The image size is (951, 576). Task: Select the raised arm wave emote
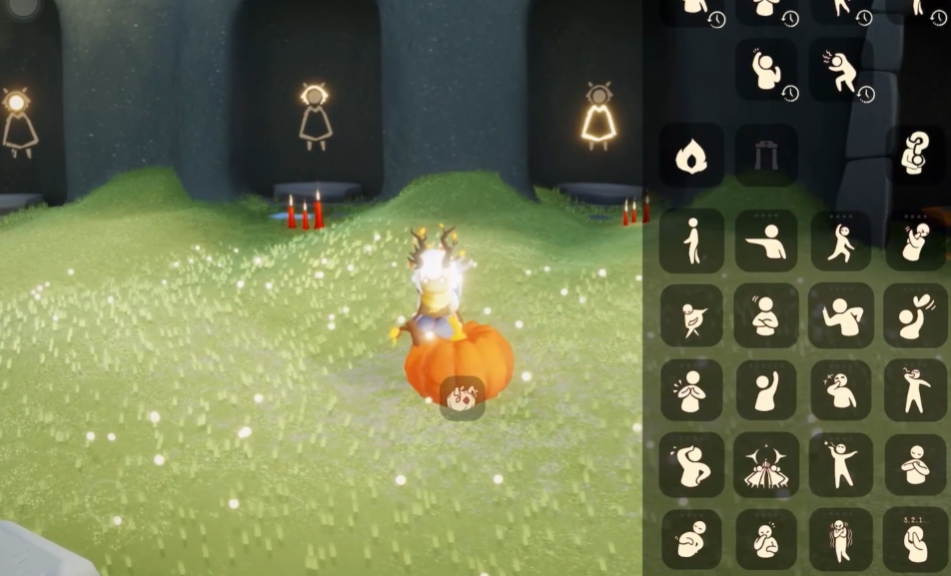[x=766, y=390]
